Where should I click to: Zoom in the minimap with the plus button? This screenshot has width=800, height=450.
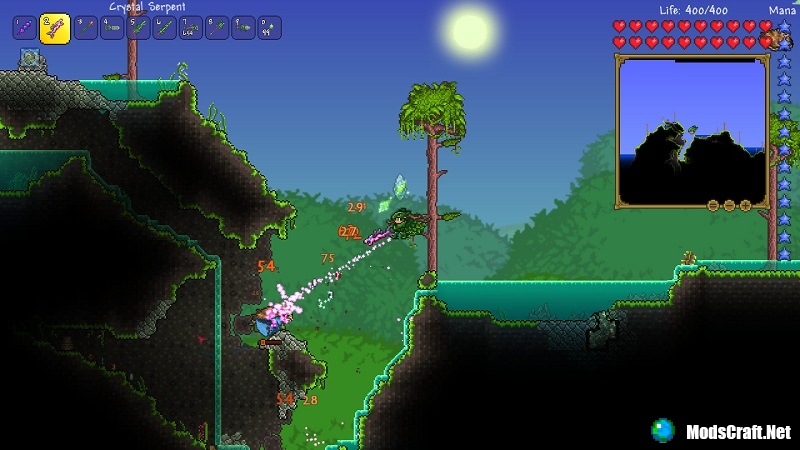(745, 205)
